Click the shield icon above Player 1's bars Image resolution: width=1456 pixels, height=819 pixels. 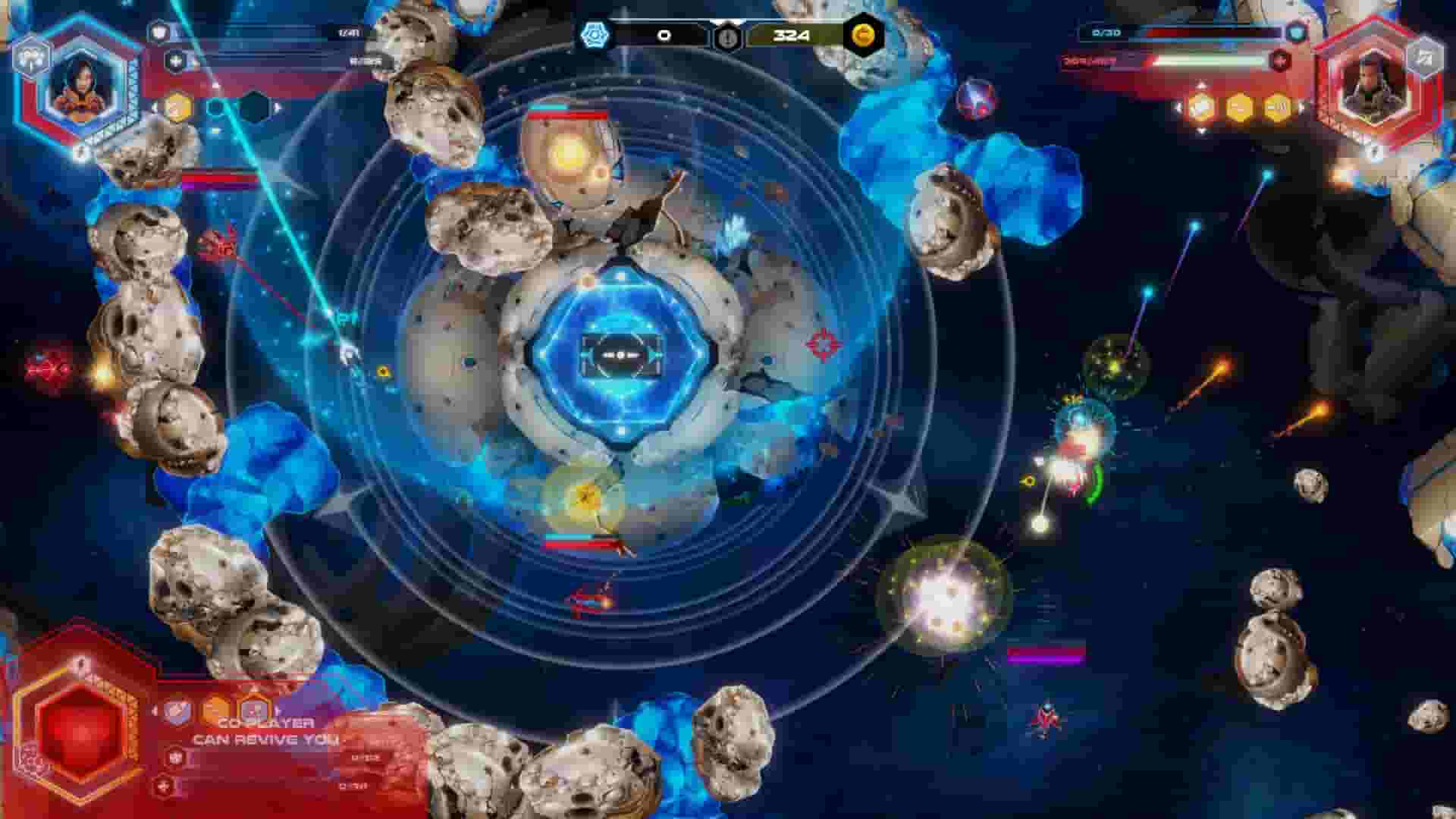tap(161, 30)
